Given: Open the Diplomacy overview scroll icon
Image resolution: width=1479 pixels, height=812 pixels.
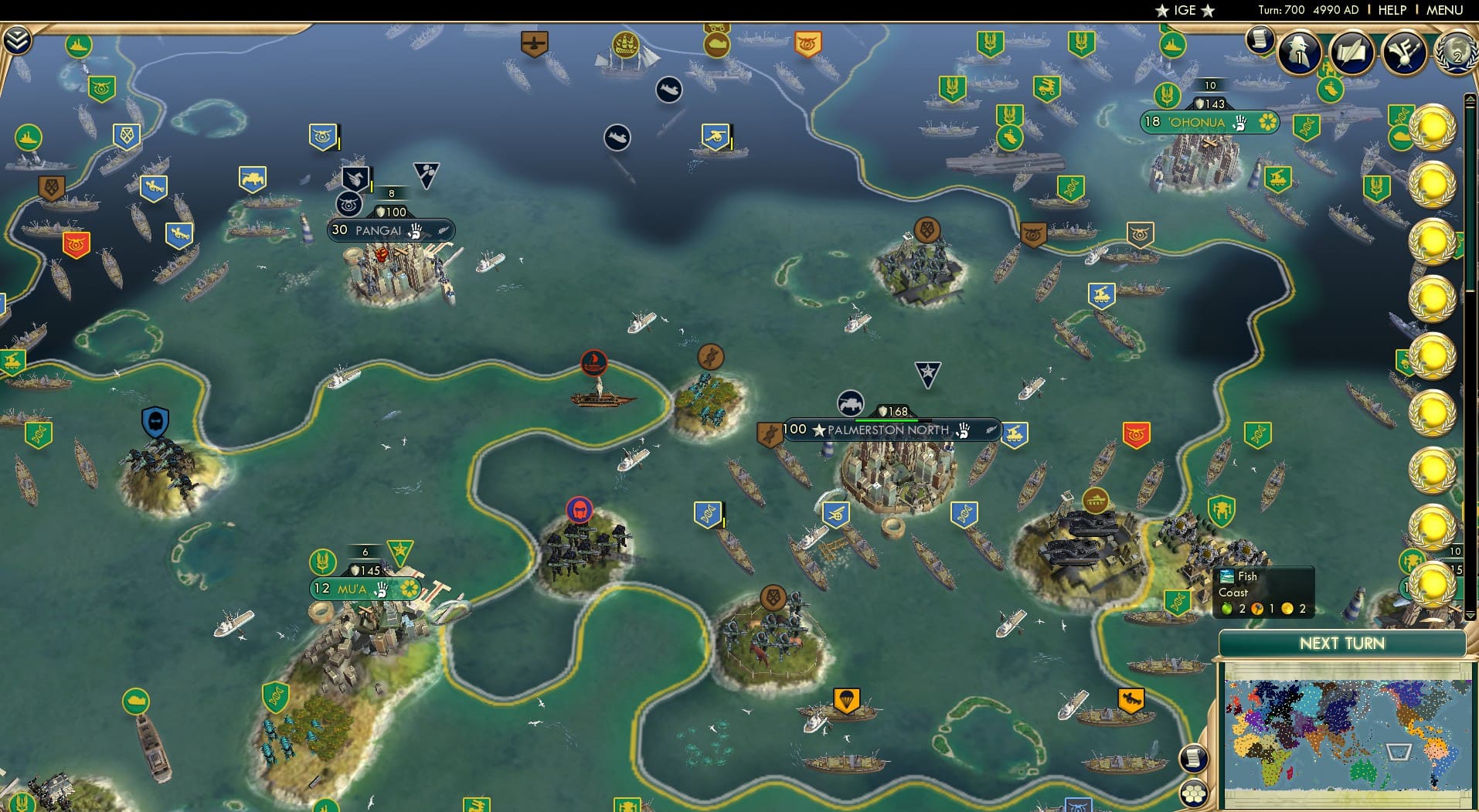Looking at the screenshot, I should (x=1352, y=53).
